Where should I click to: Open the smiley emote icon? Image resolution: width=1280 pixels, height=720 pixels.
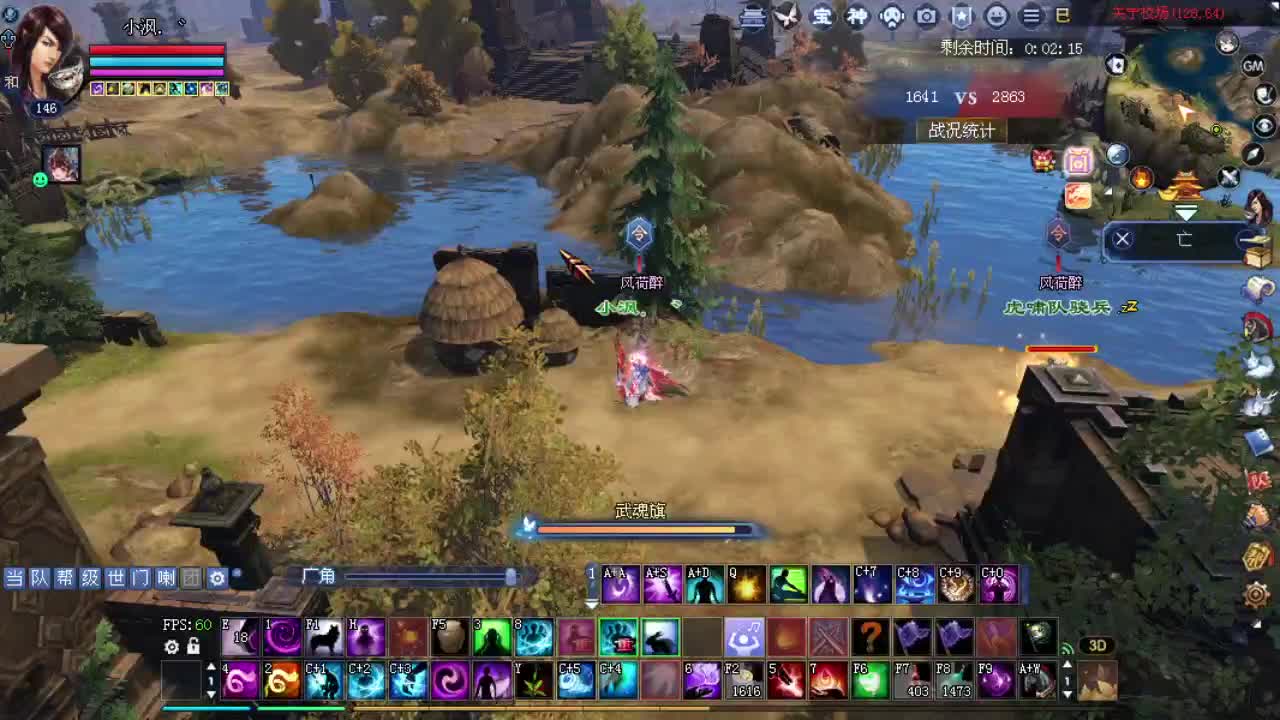pyautogui.click(x=994, y=17)
